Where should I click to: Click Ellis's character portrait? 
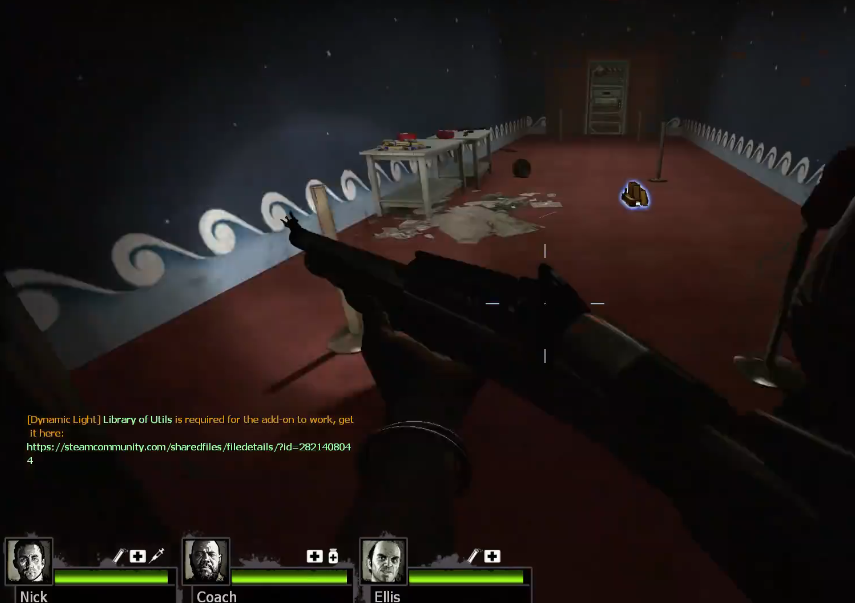[x=384, y=562]
